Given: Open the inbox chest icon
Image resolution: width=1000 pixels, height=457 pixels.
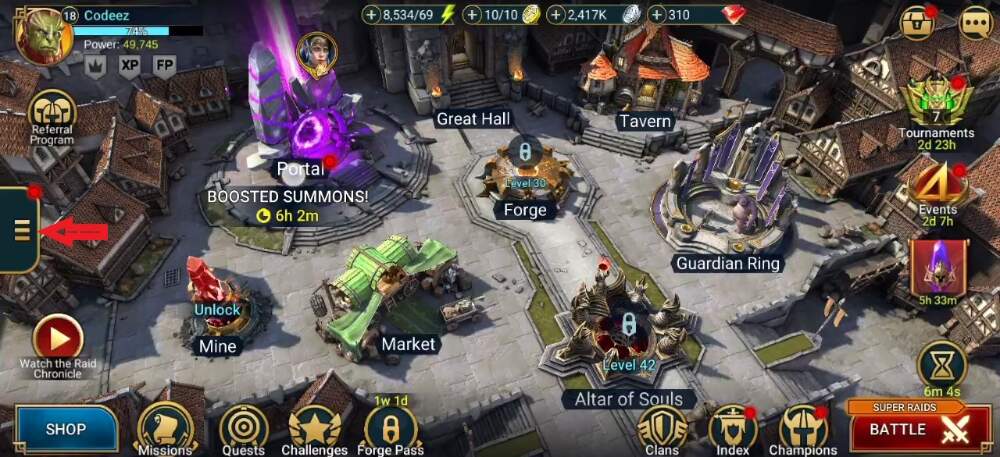Looking at the screenshot, I should (916, 23).
